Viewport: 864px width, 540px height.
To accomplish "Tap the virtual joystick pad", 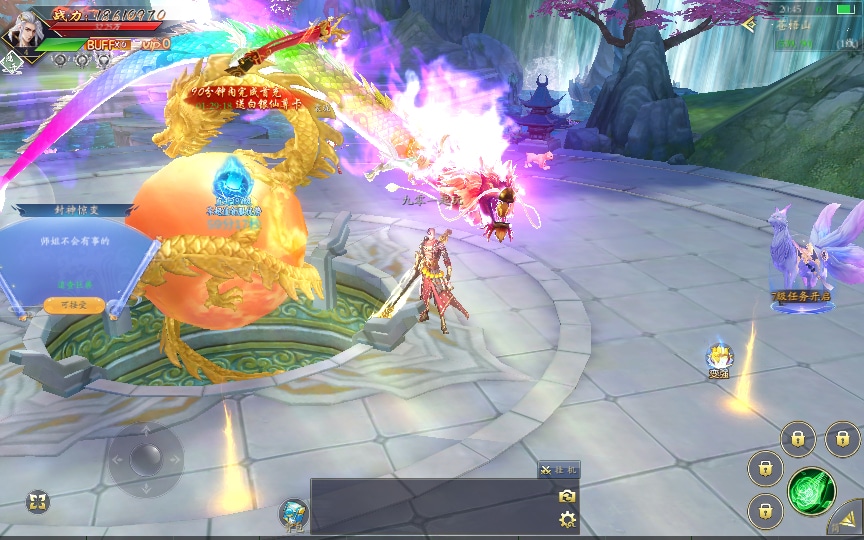I will pyautogui.click(x=146, y=459).
